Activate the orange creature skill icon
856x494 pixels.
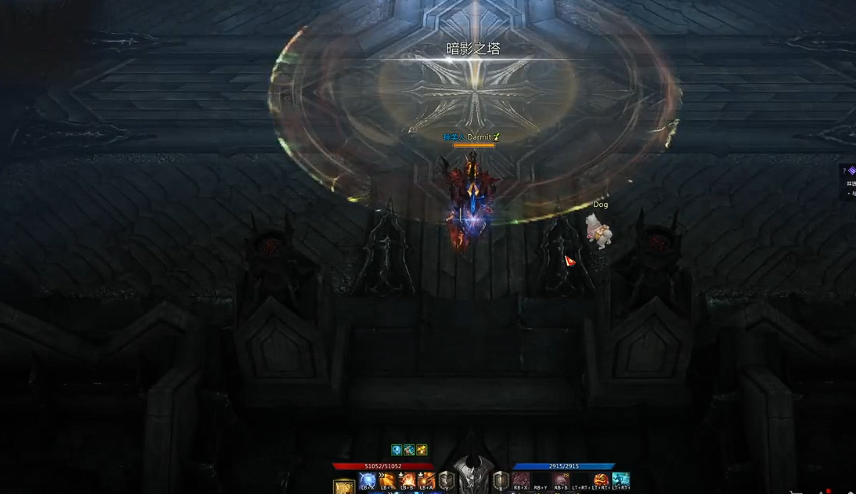(x=601, y=481)
